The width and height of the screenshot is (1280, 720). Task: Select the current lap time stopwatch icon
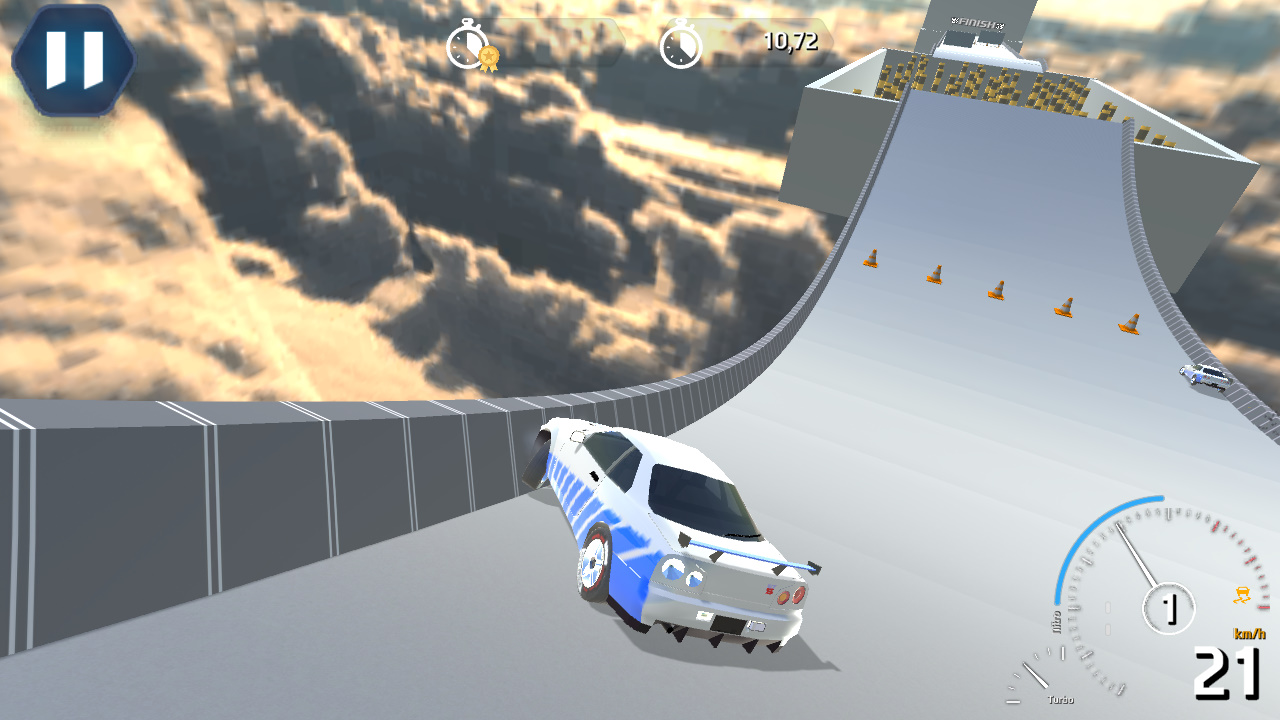pos(681,43)
